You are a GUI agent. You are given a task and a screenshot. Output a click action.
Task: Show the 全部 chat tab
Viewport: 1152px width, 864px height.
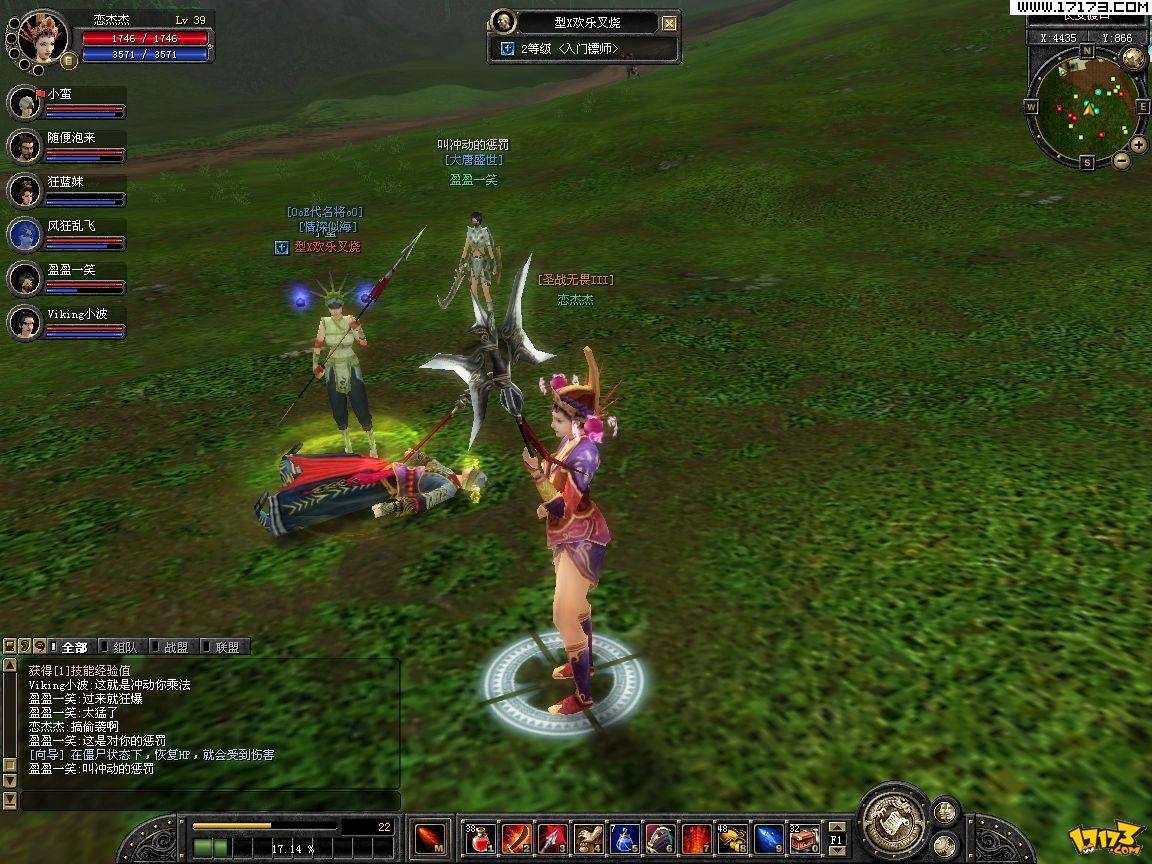(x=73, y=647)
